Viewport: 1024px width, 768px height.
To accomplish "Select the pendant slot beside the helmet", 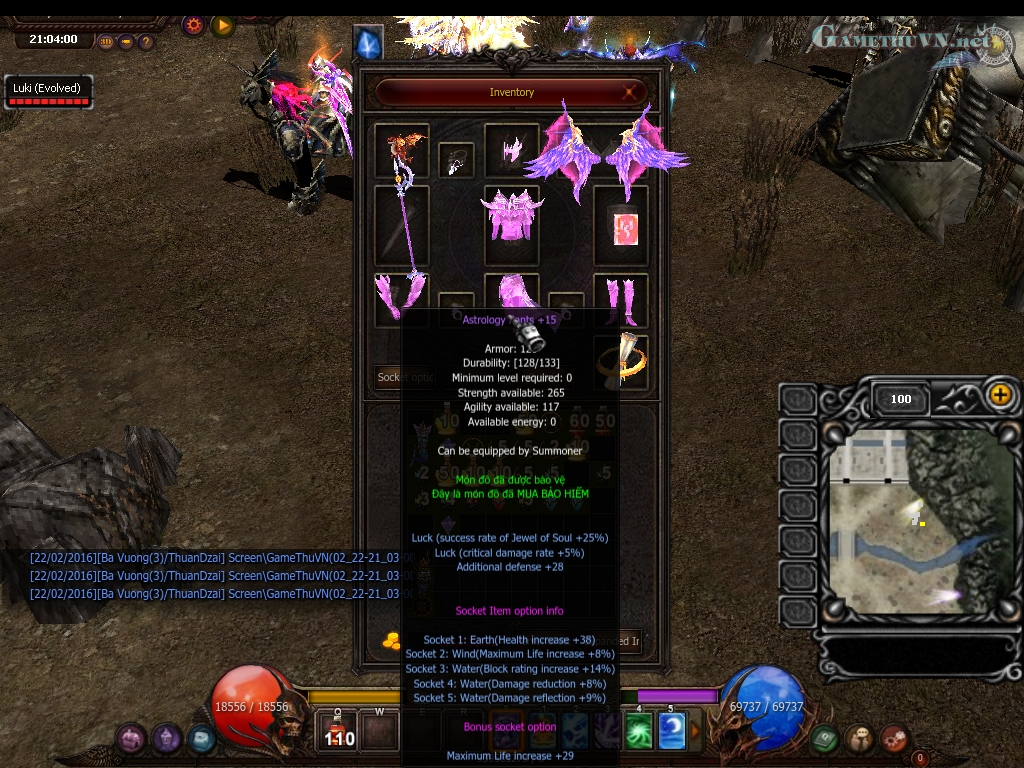I will tap(456, 160).
